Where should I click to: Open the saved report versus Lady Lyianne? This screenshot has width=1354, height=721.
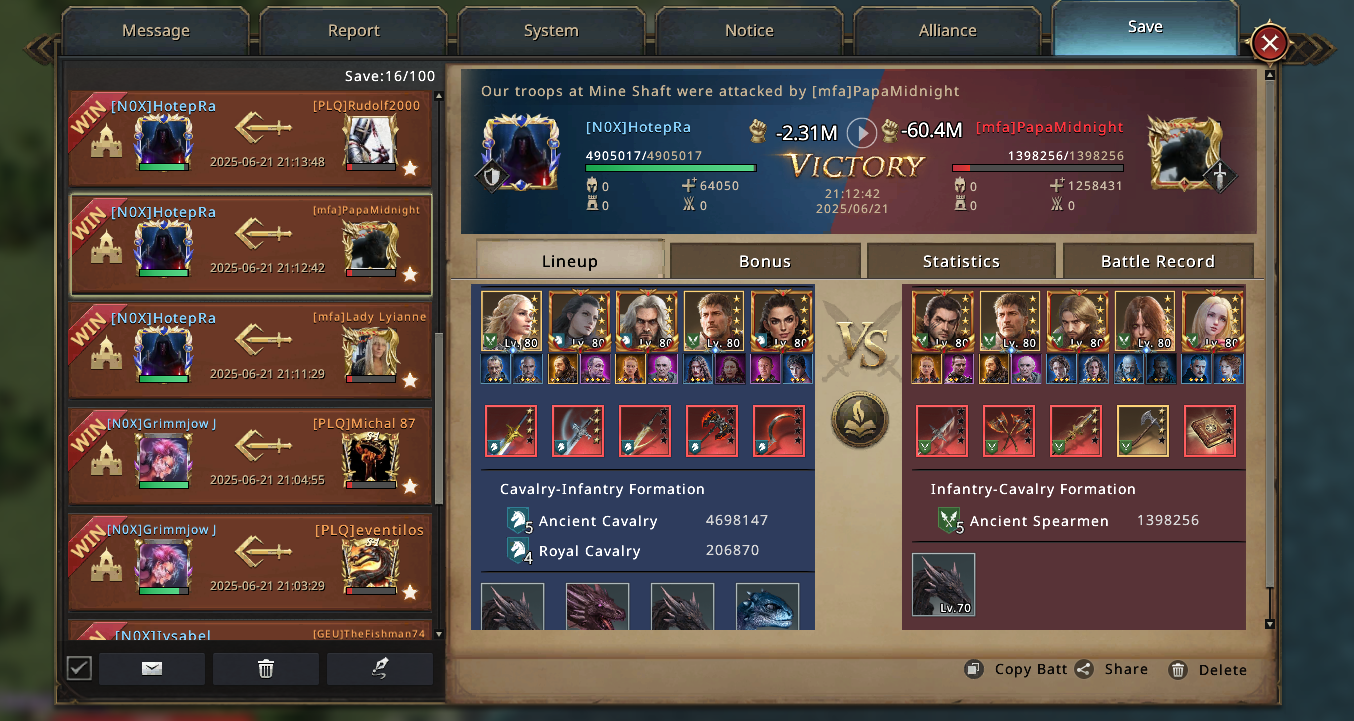pyautogui.click(x=250, y=350)
